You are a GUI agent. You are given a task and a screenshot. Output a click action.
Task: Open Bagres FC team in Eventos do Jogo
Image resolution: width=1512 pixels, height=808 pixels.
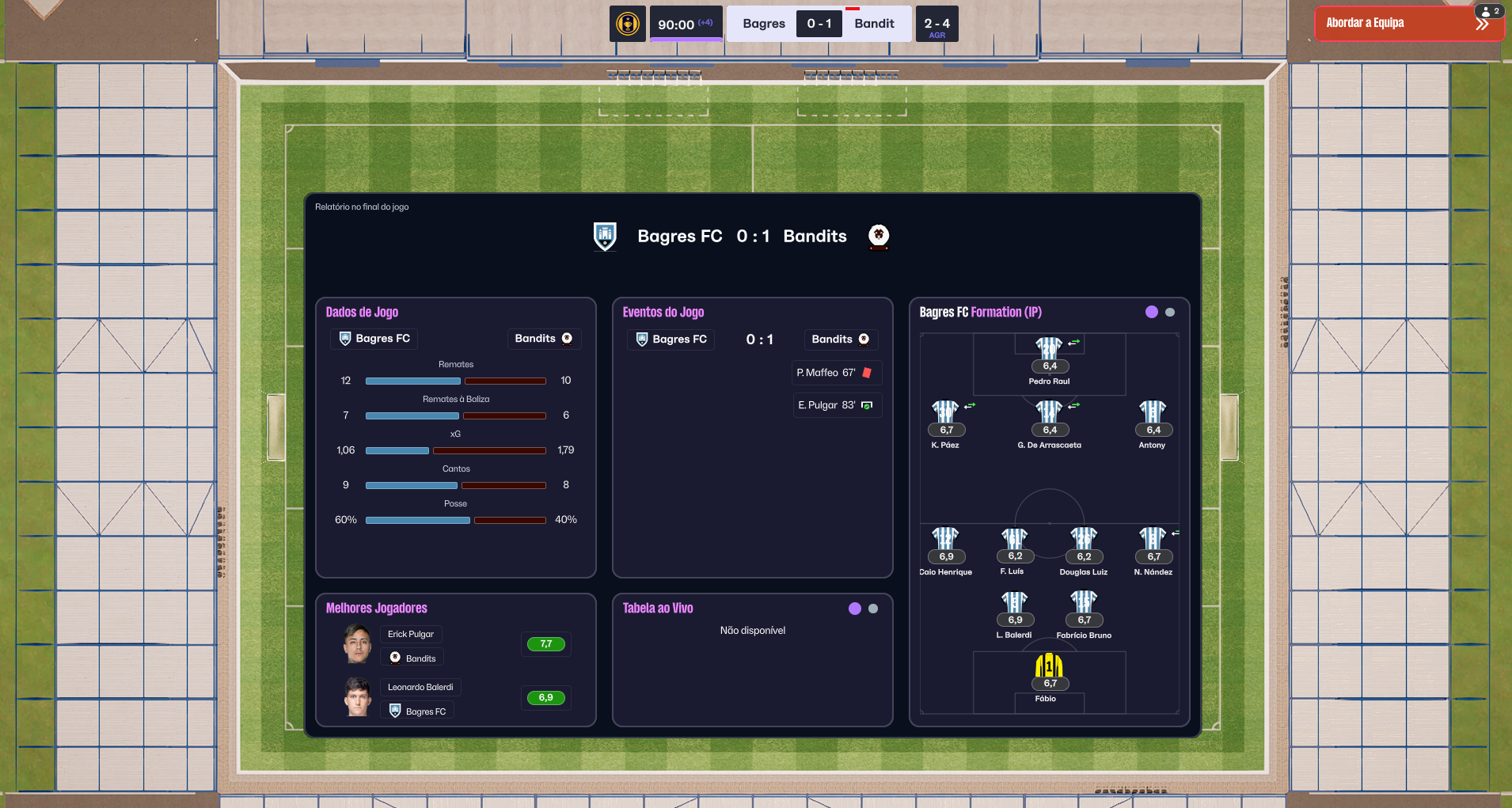click(671, 340)
